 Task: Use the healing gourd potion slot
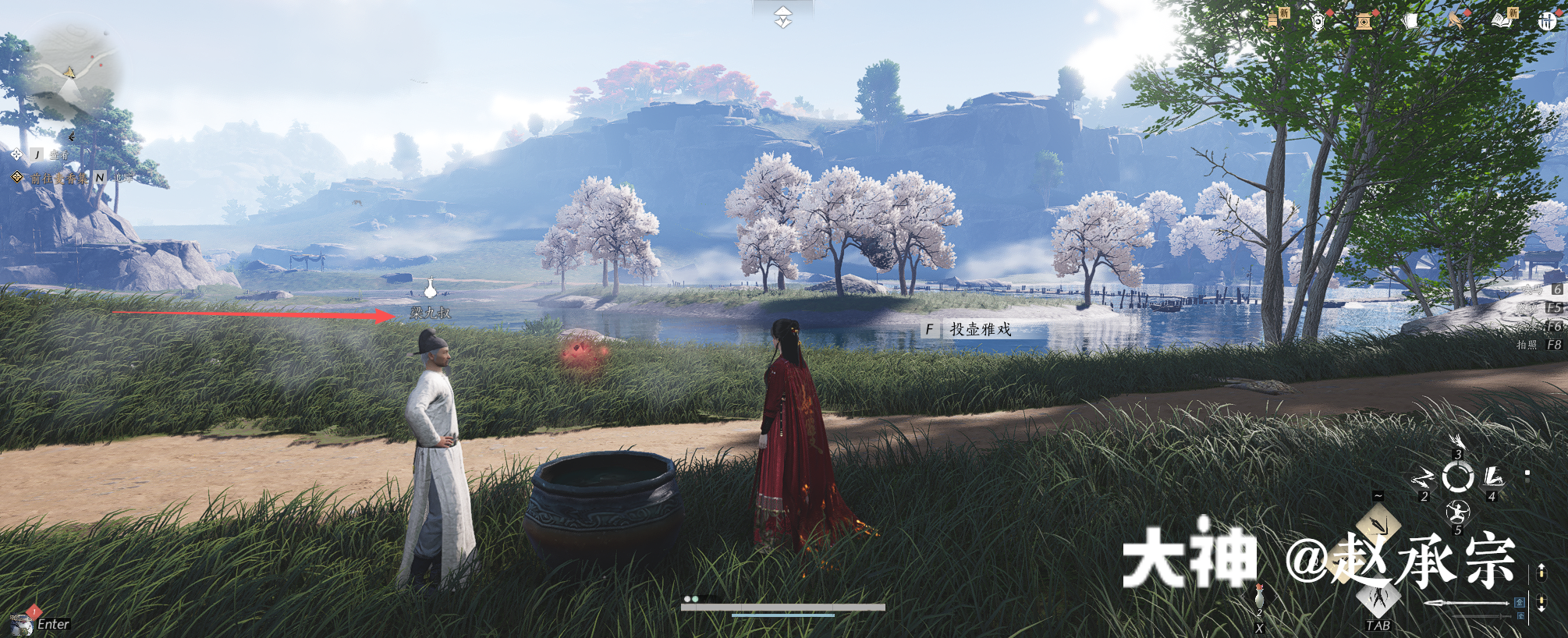click(1259, 598)
